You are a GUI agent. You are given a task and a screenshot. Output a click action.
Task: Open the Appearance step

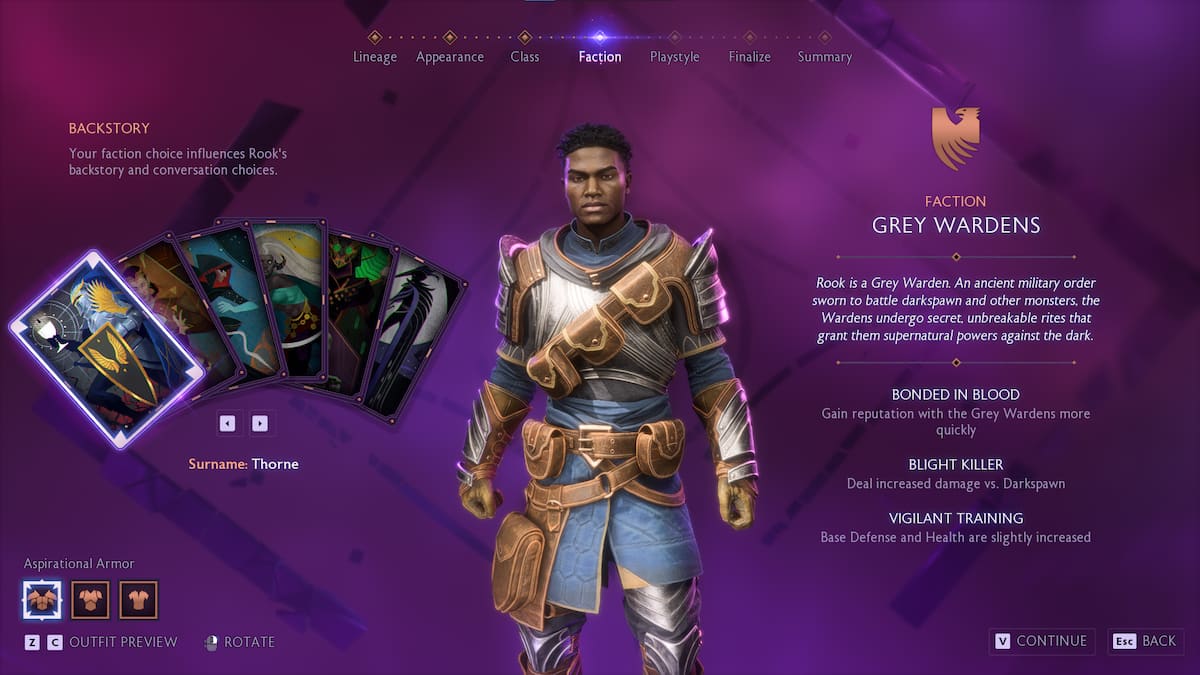pyautogui.click(x=450, y=56)
